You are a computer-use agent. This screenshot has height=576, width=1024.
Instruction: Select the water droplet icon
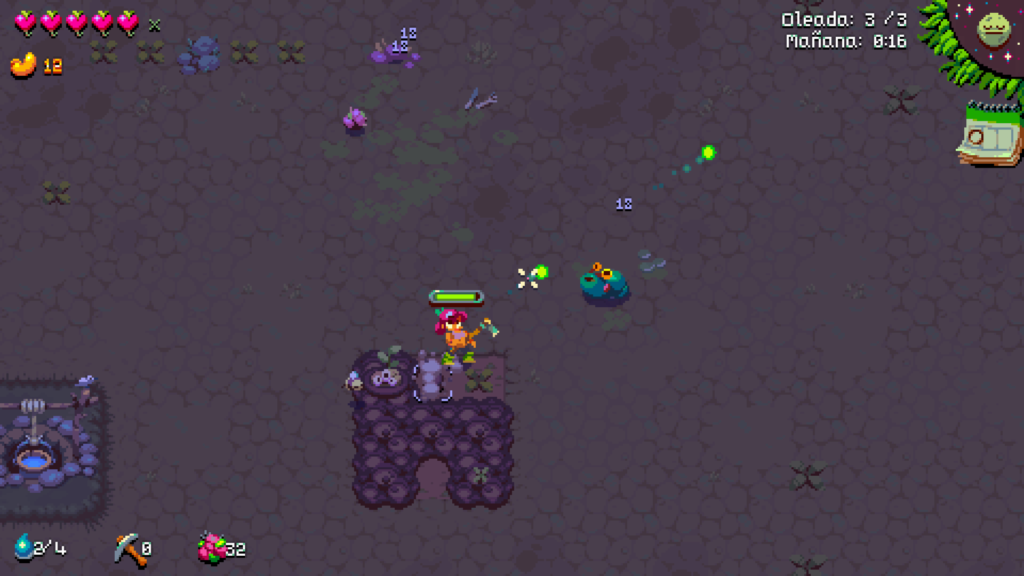(23, 546)
